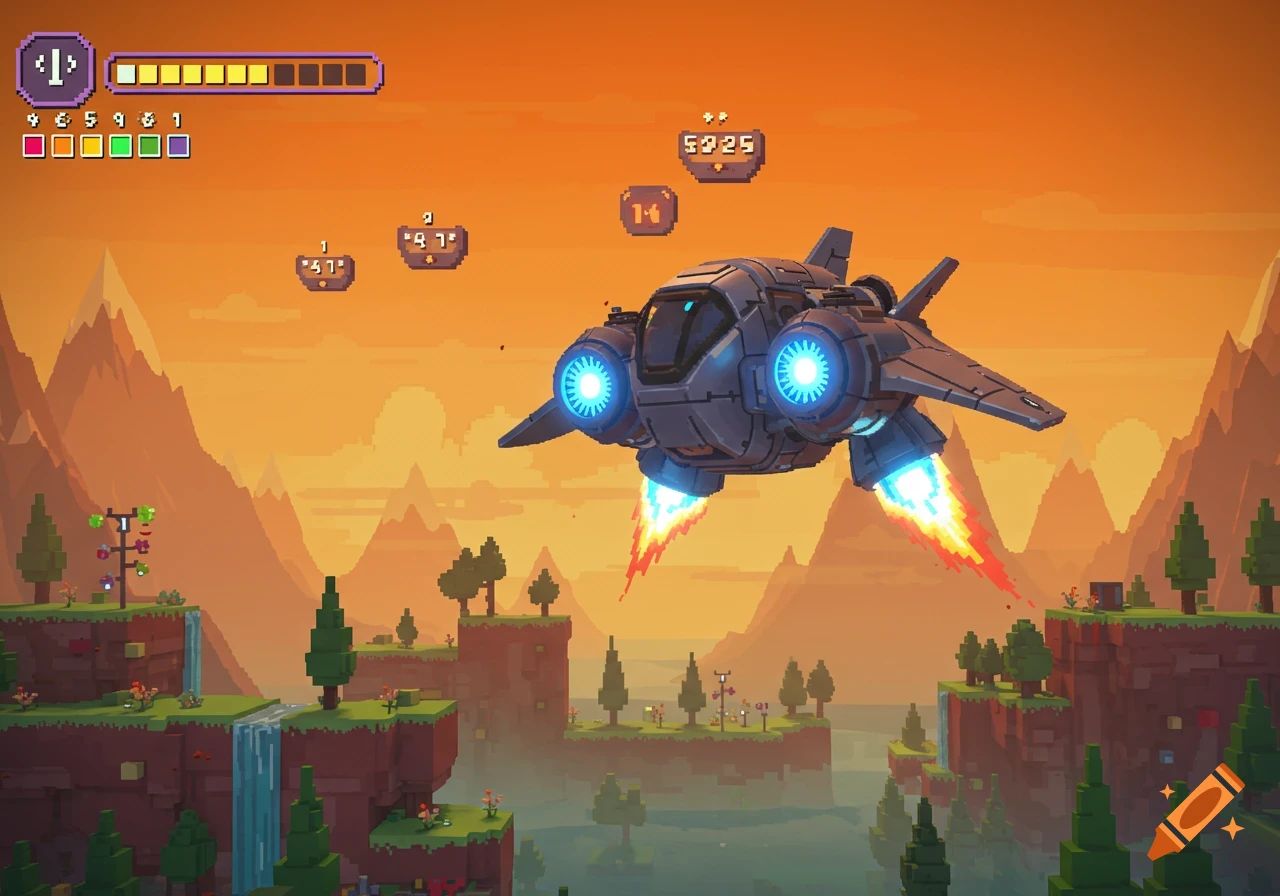Click the 14 combo badge
1280x896 pixels.
click(x=649, y=207)
